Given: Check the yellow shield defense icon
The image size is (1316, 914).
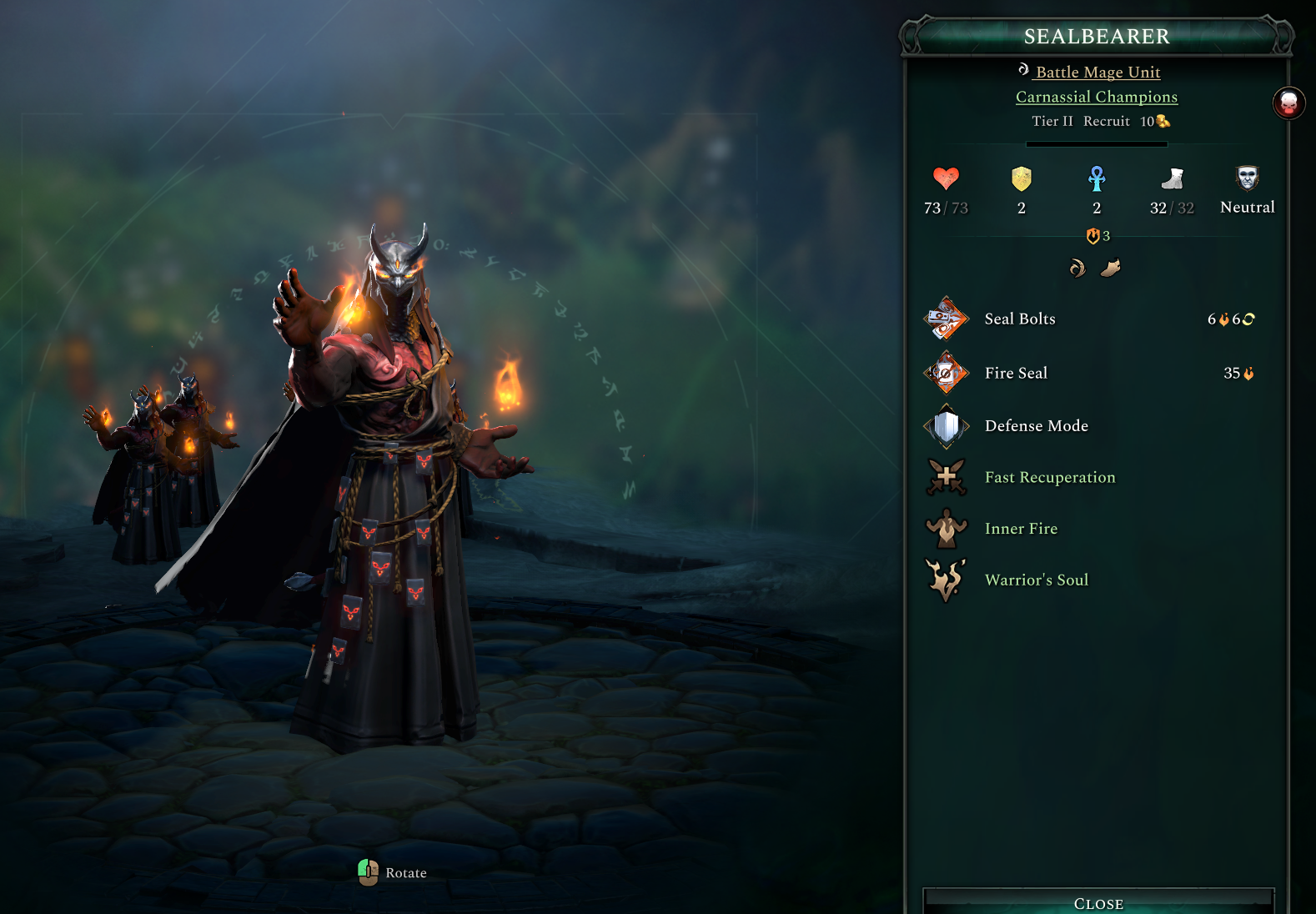Looking at the screenshot, I should click(1022, 178).
